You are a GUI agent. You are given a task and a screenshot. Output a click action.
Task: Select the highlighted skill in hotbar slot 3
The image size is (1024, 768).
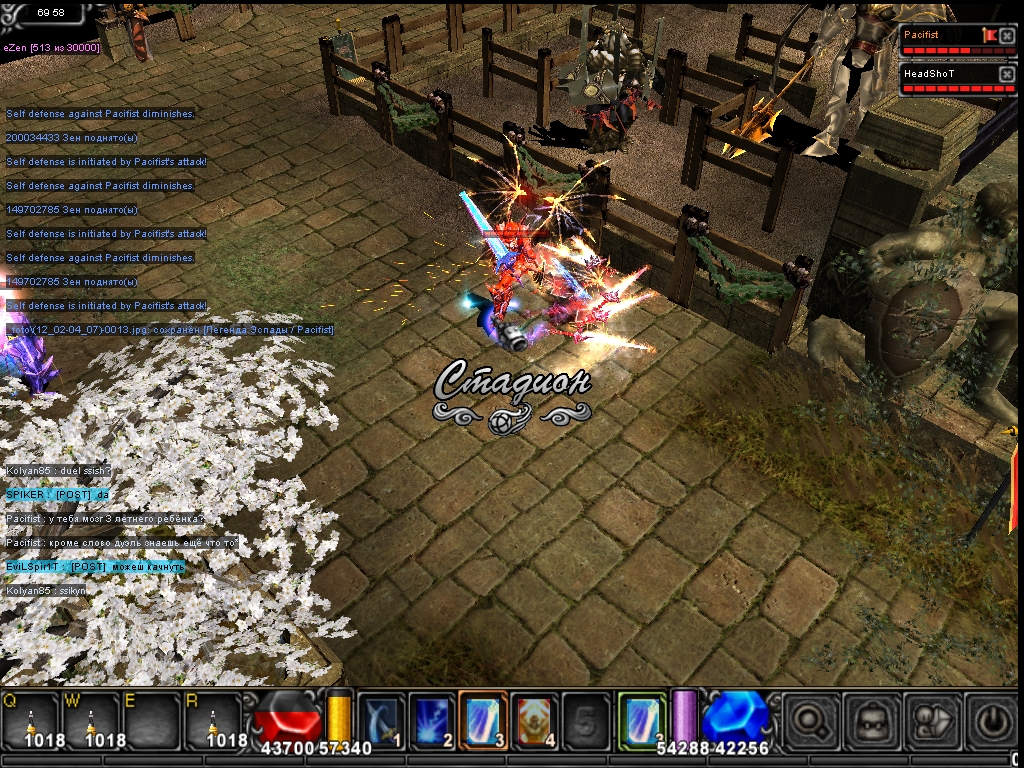pyautogui.click(x=485, y=720)
